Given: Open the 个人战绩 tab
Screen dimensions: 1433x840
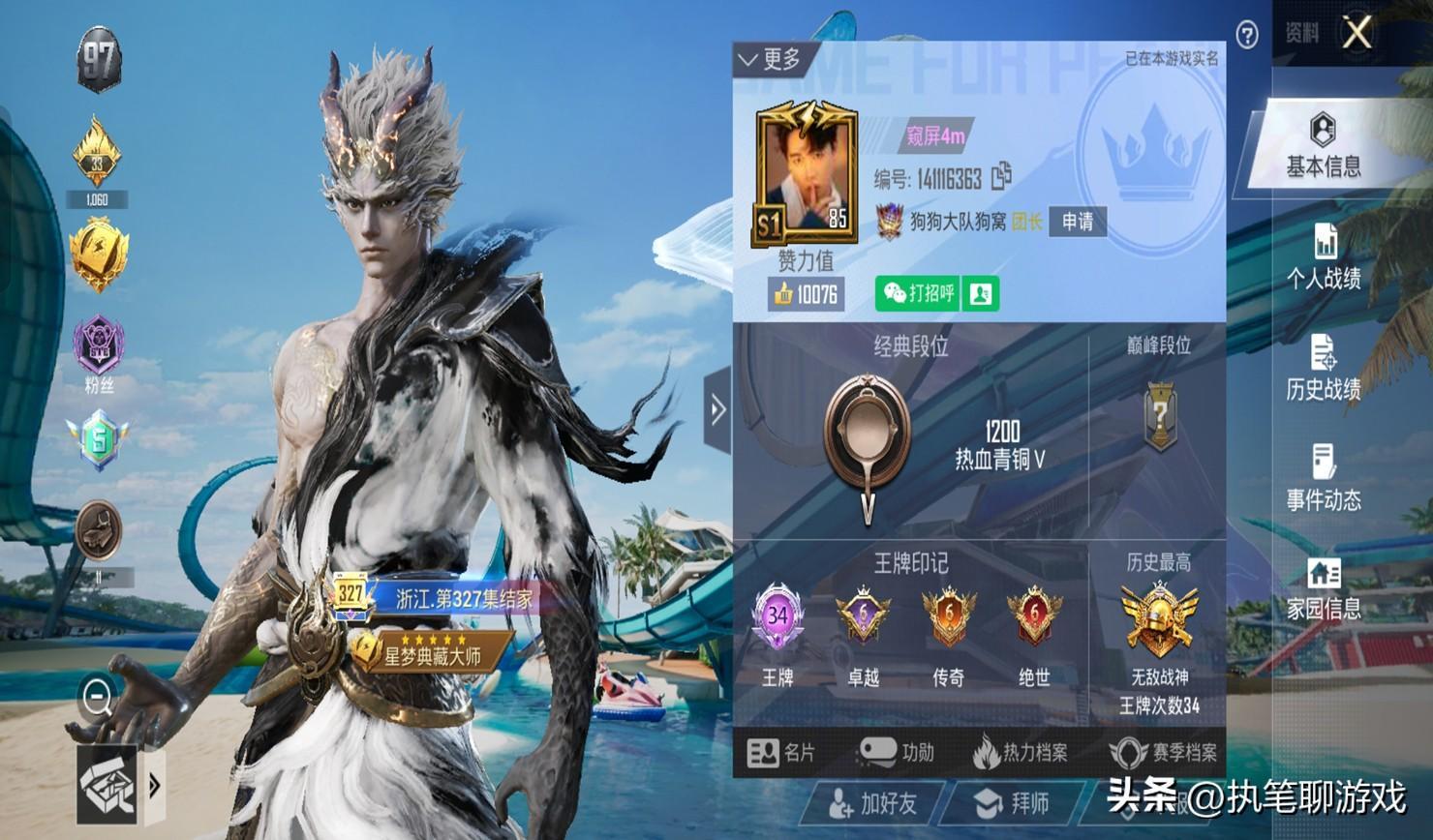Looking at the screenshot, I should point(1323,256).
